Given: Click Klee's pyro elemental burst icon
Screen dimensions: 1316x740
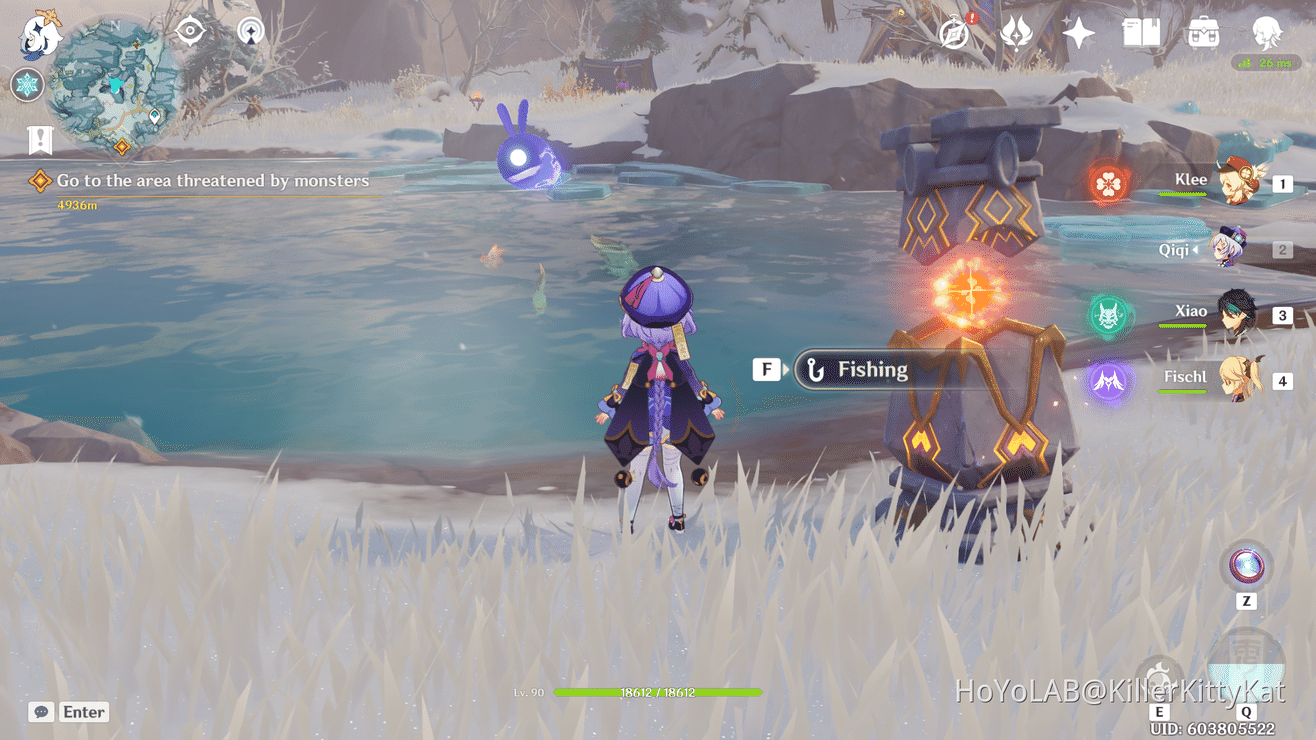Looking at the screenshot, I should (1107, 182).
